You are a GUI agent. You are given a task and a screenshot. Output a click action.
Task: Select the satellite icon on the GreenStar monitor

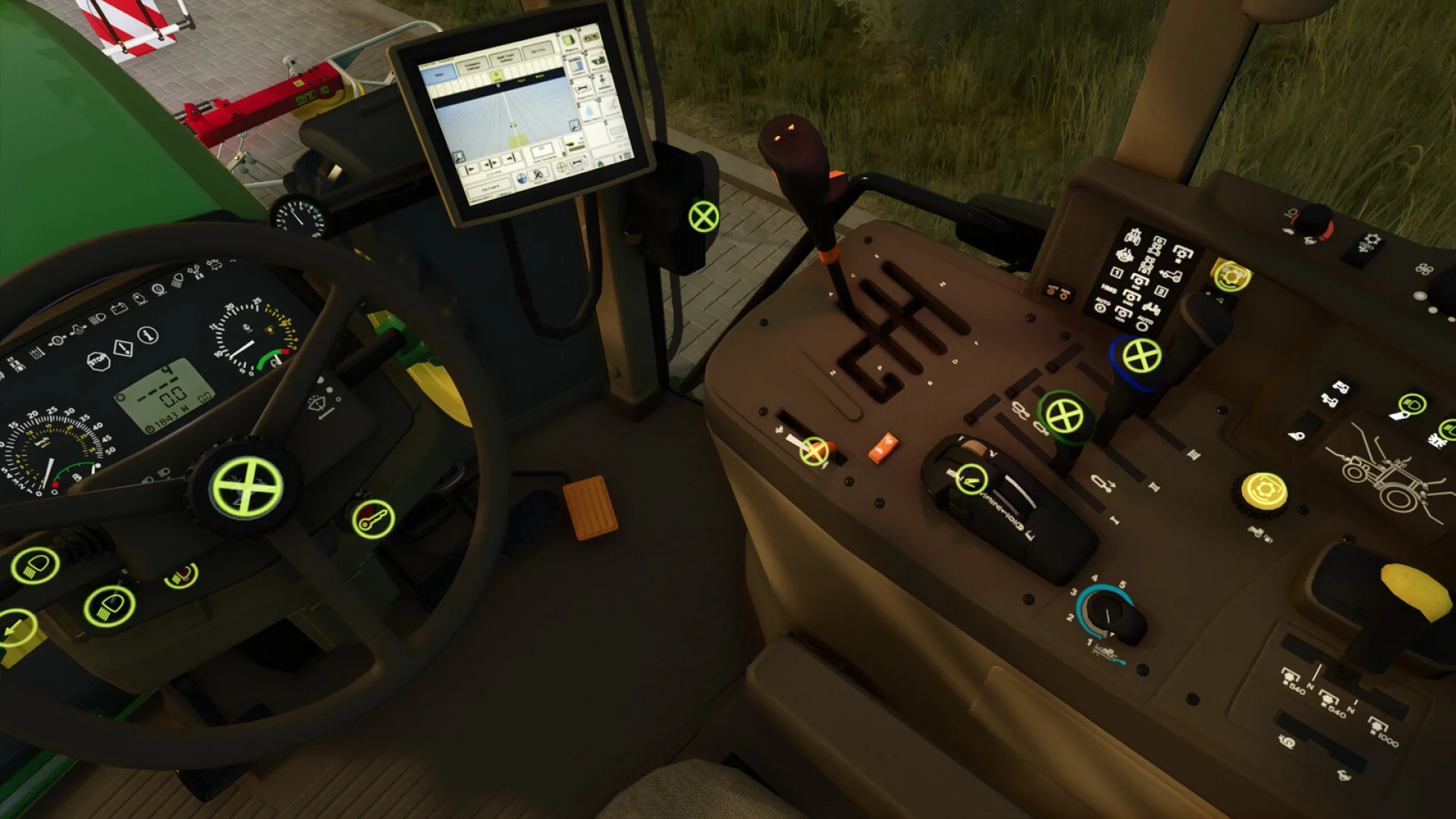[x=538, y=175]
